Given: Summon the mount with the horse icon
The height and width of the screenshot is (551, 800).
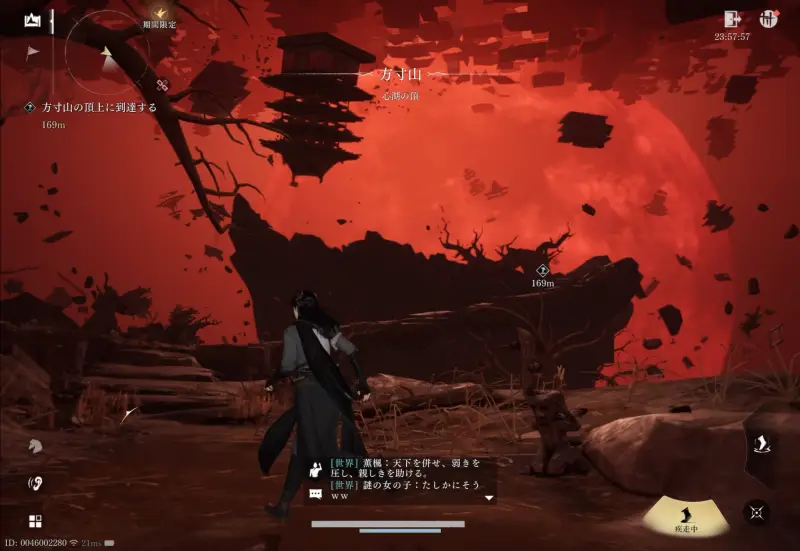Looking at the screenshot, I should (35, 446).
